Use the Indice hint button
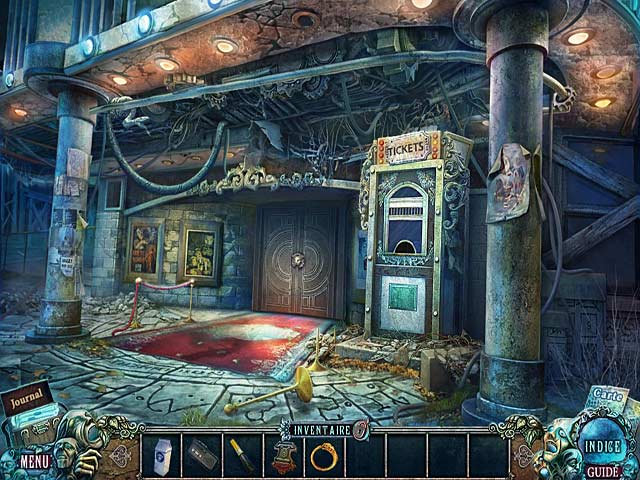The image size is (640, 480). pos(603,447)
